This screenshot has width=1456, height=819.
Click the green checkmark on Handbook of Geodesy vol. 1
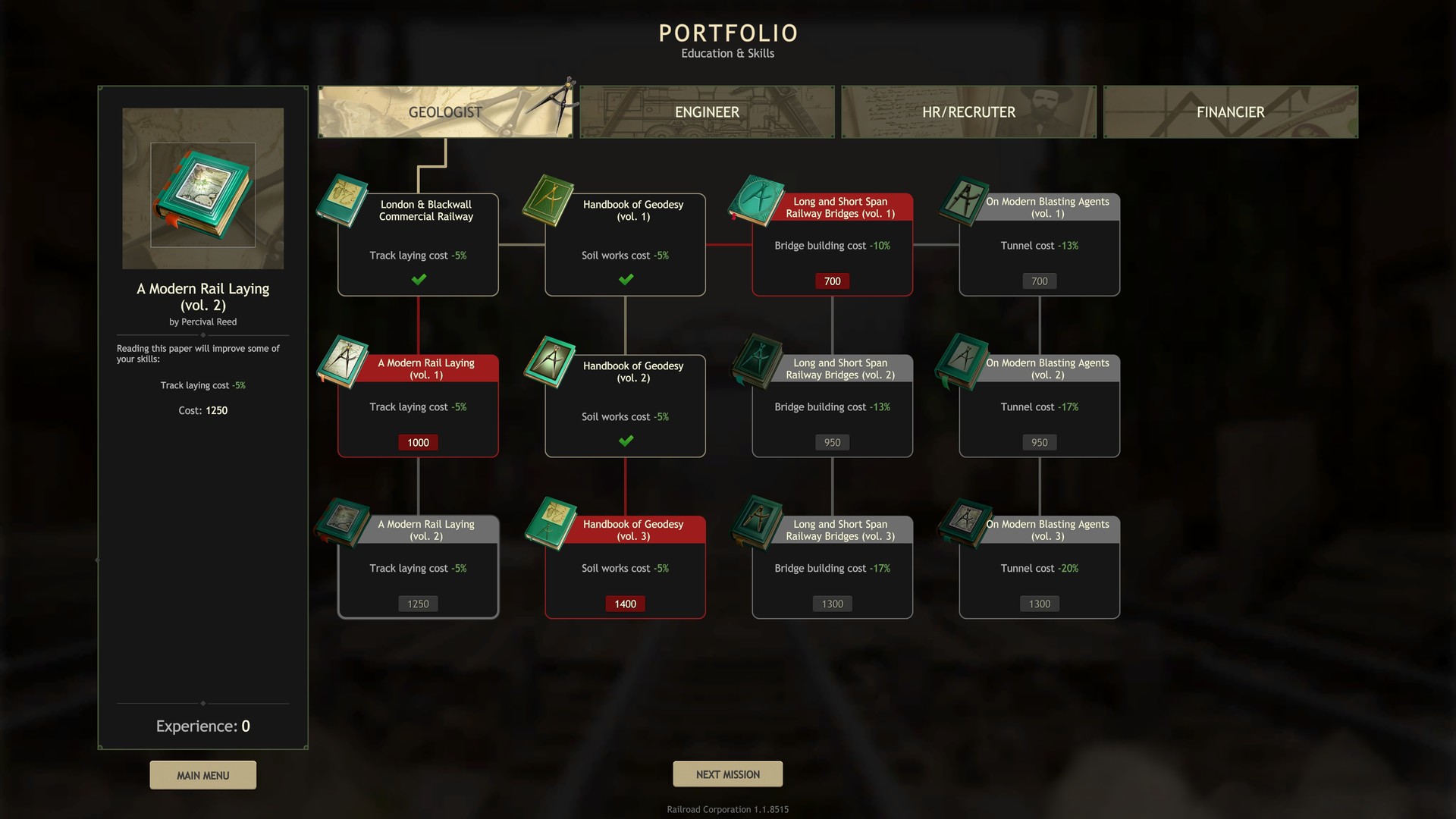pos(625,278)
